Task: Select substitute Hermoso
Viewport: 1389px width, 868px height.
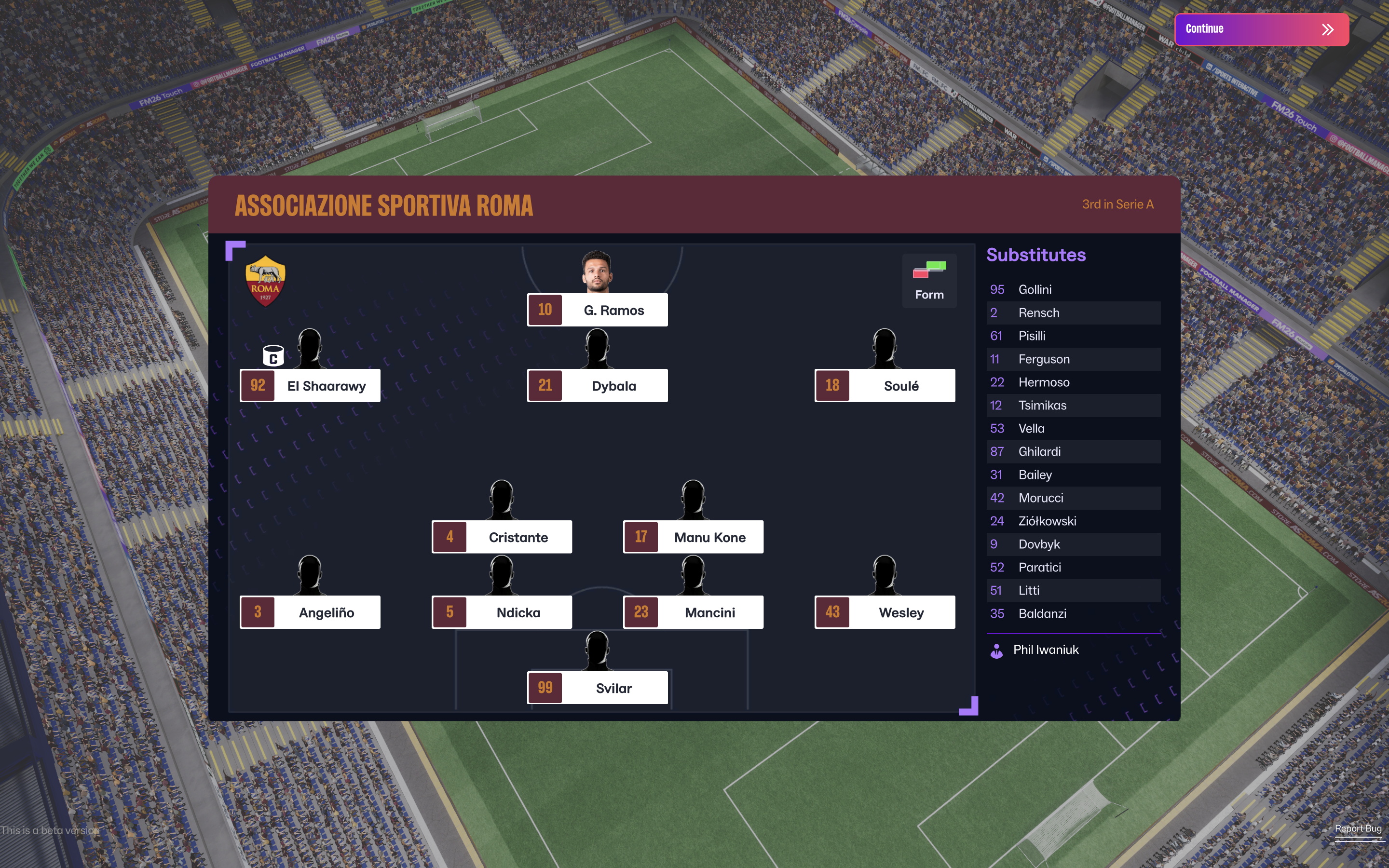Action: 1044,382
